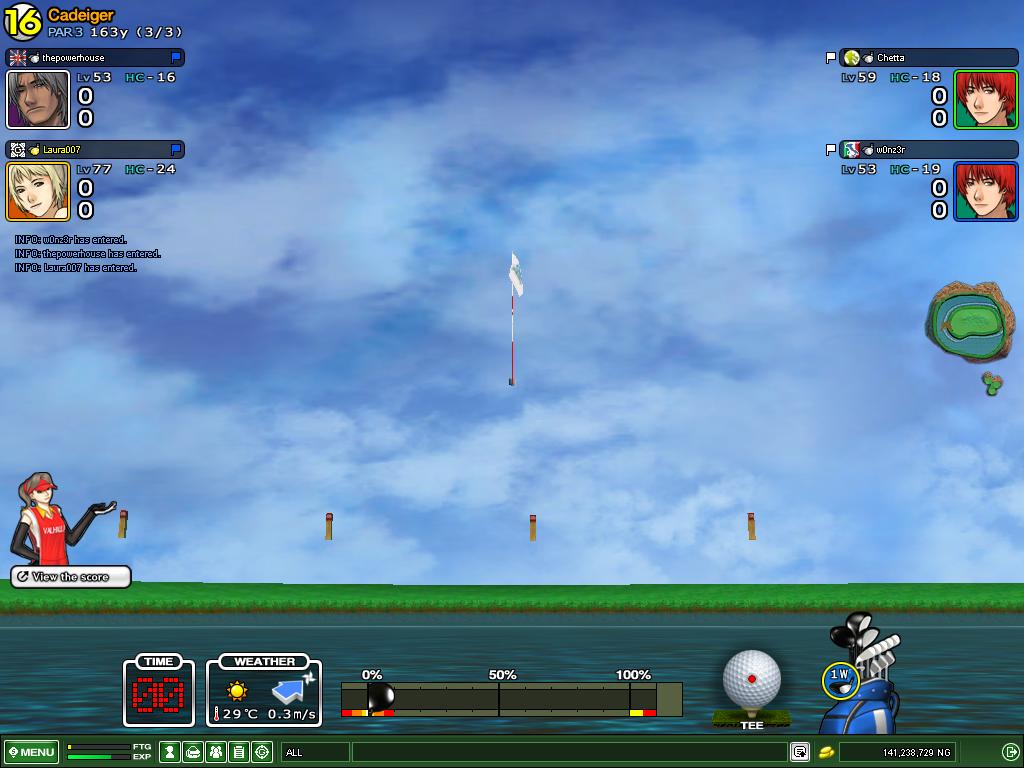Click the printer-like icon in bottom toolbar
This screenshot has height=768, width=1024.
193,752
